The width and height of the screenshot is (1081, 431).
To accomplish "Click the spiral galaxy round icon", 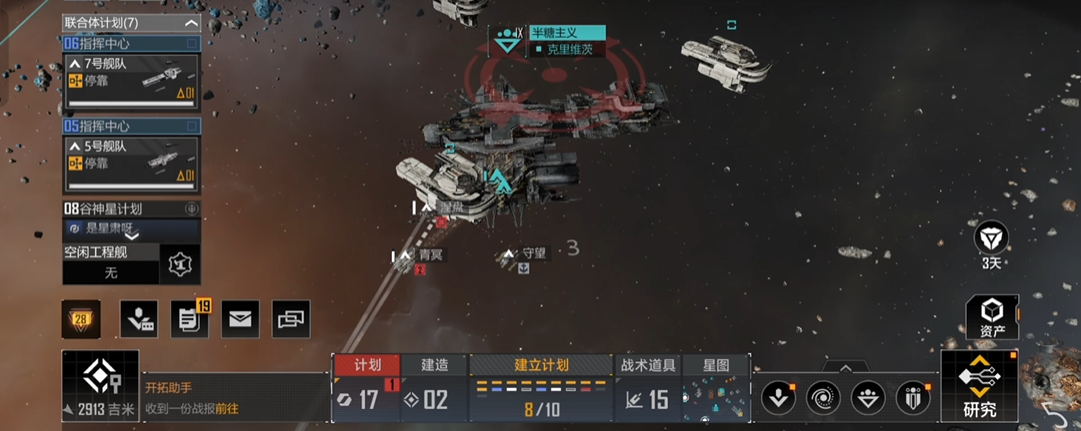I will (824, 397).
